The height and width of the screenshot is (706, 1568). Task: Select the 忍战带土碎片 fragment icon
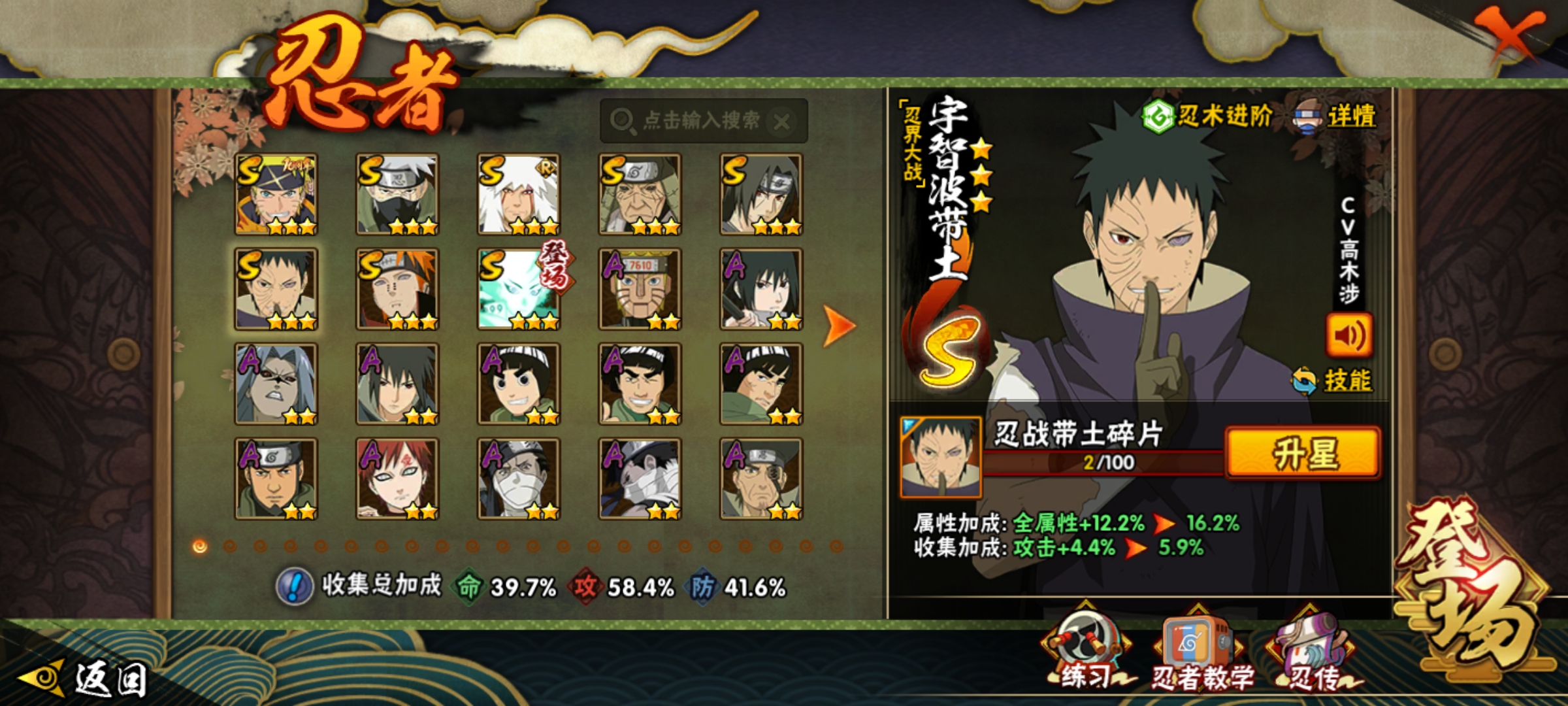click(940, 456)
